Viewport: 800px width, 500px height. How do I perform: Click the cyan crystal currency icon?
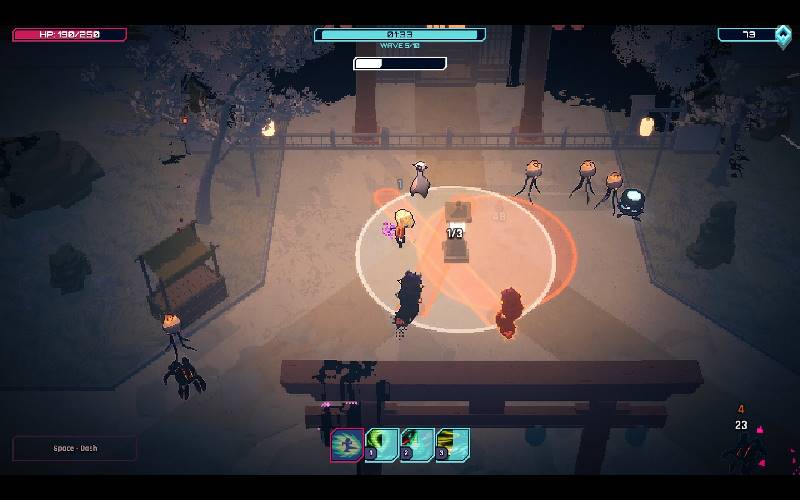coord(783,35)
